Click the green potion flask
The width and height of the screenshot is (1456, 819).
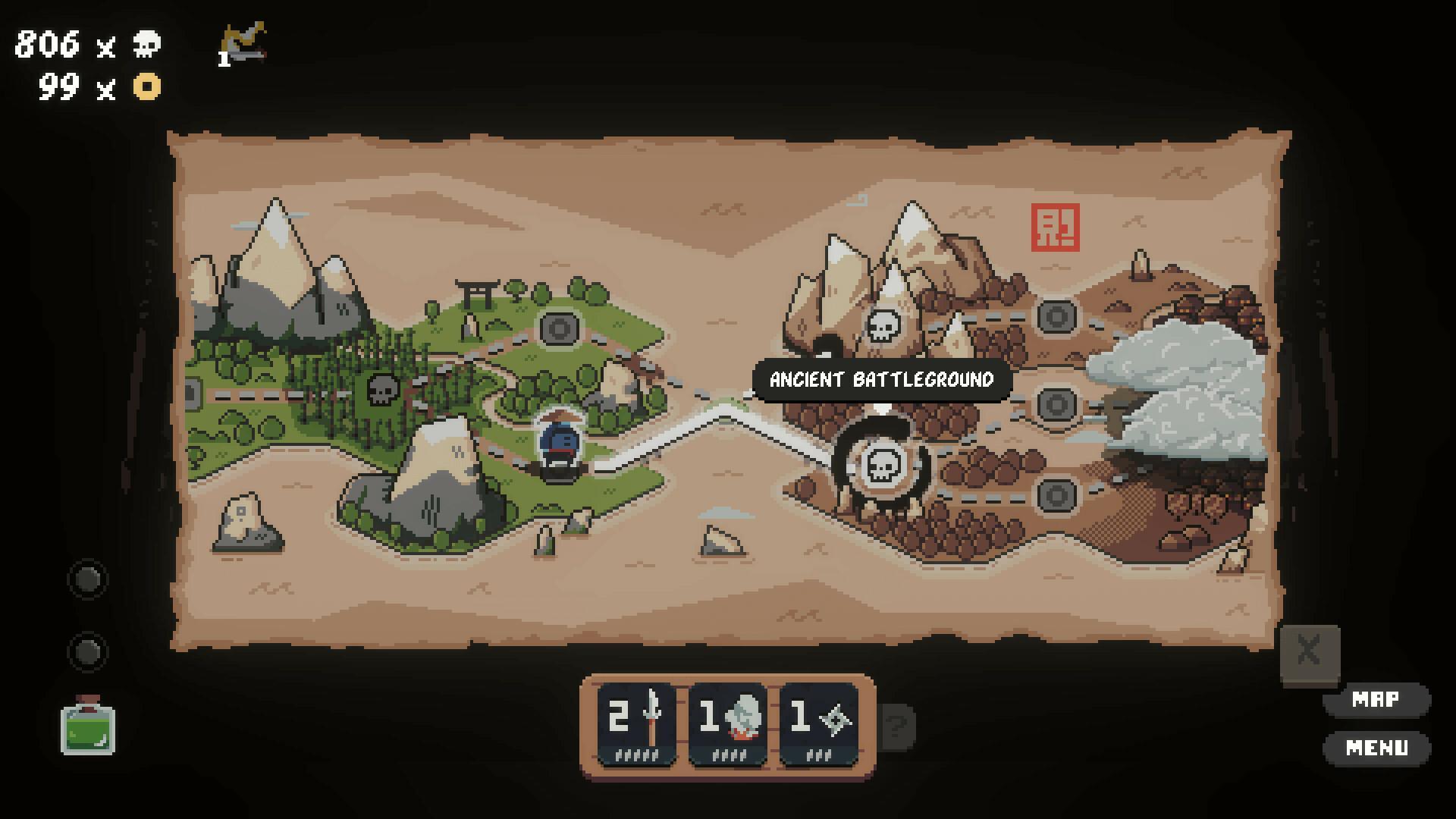tap(89, 730)
